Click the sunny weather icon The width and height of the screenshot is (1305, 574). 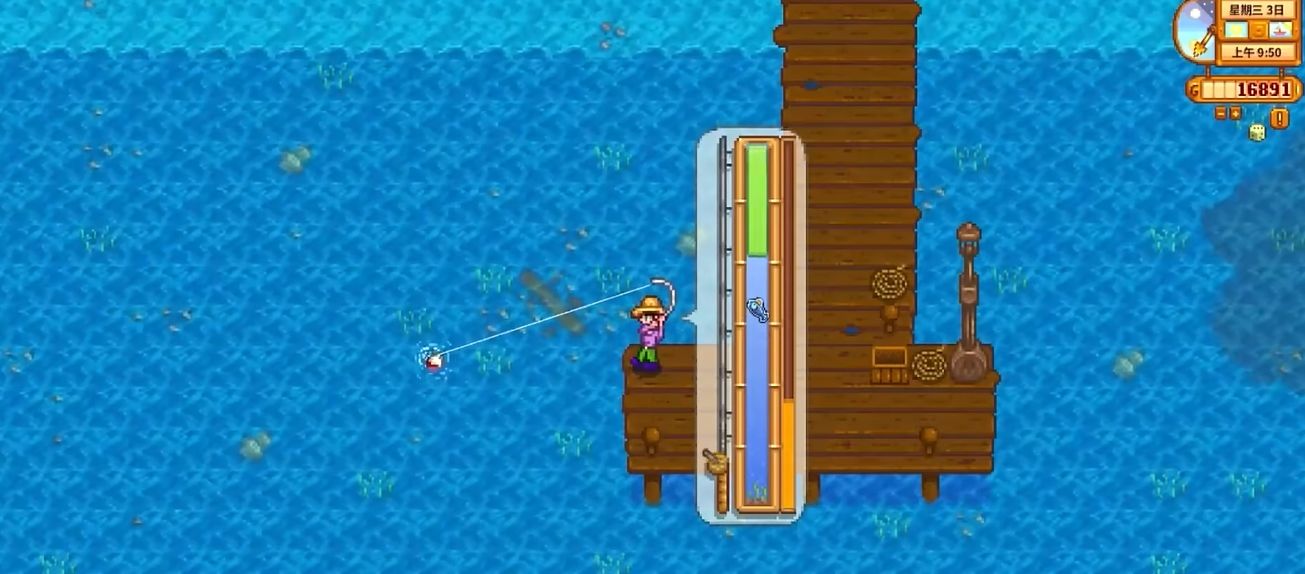point(1235,31)
